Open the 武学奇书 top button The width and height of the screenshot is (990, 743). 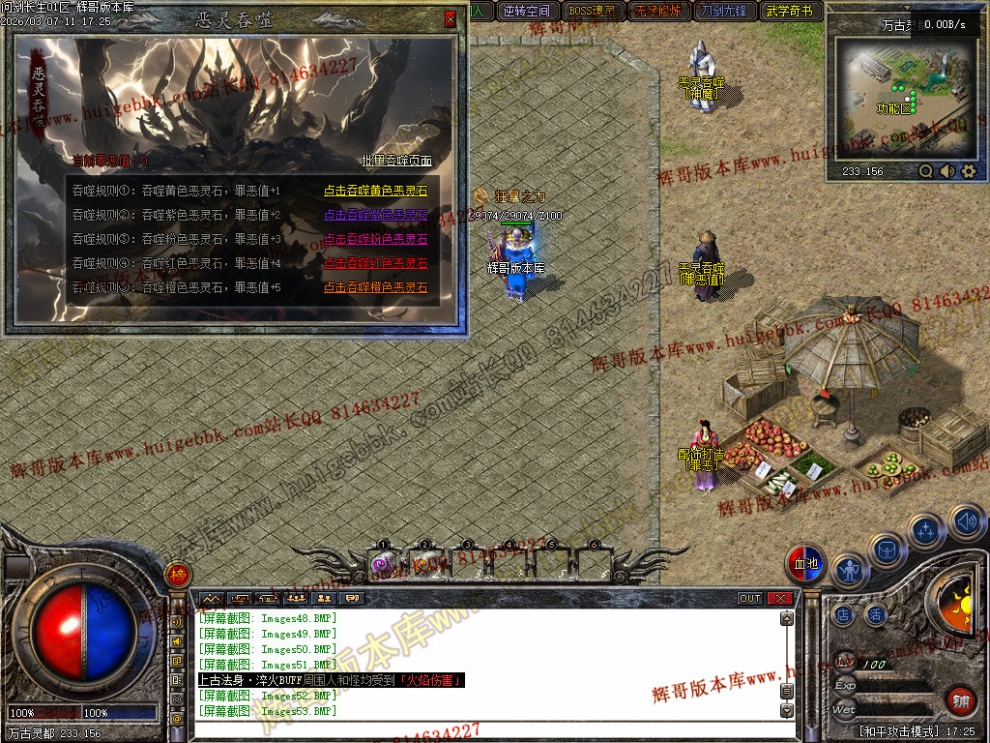tap(790, 11)
